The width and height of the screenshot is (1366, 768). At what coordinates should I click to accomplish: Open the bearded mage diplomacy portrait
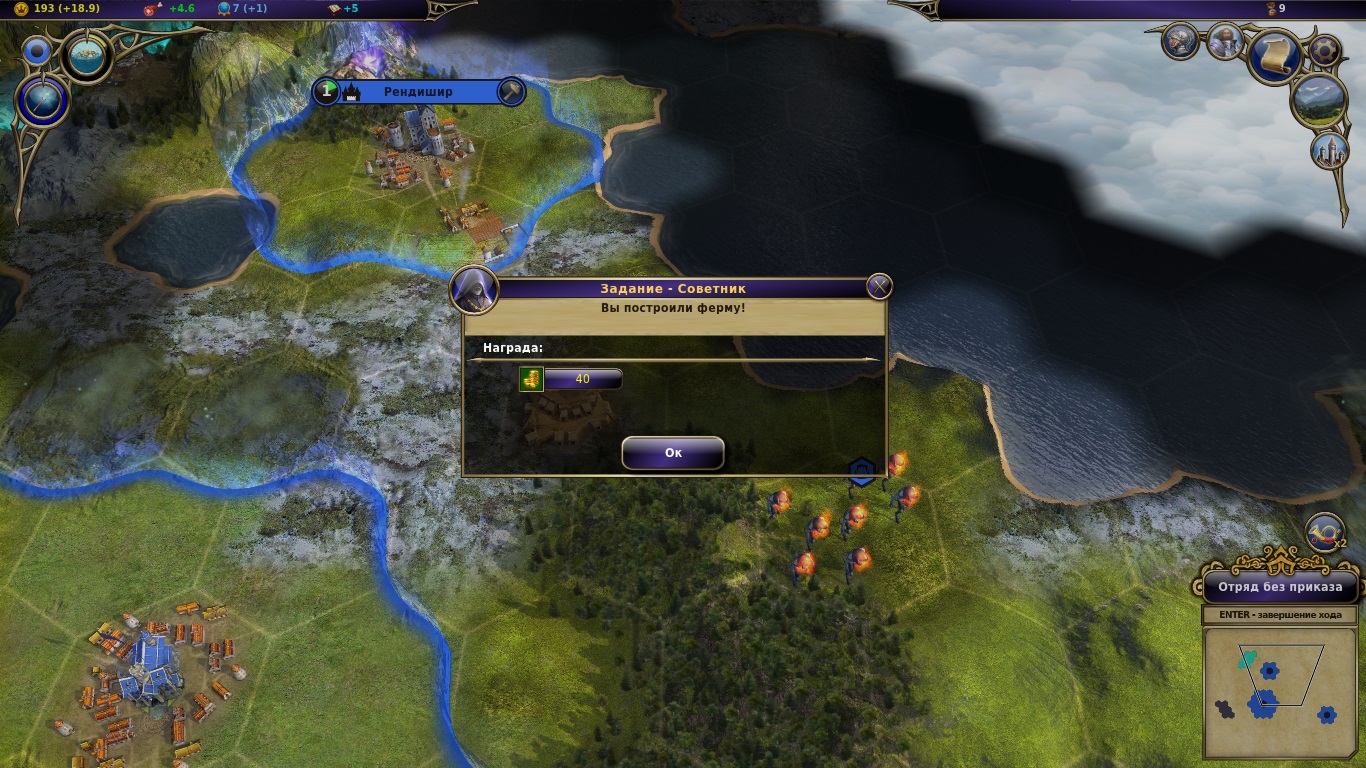pyautogui.click(x=1224, y=41)
